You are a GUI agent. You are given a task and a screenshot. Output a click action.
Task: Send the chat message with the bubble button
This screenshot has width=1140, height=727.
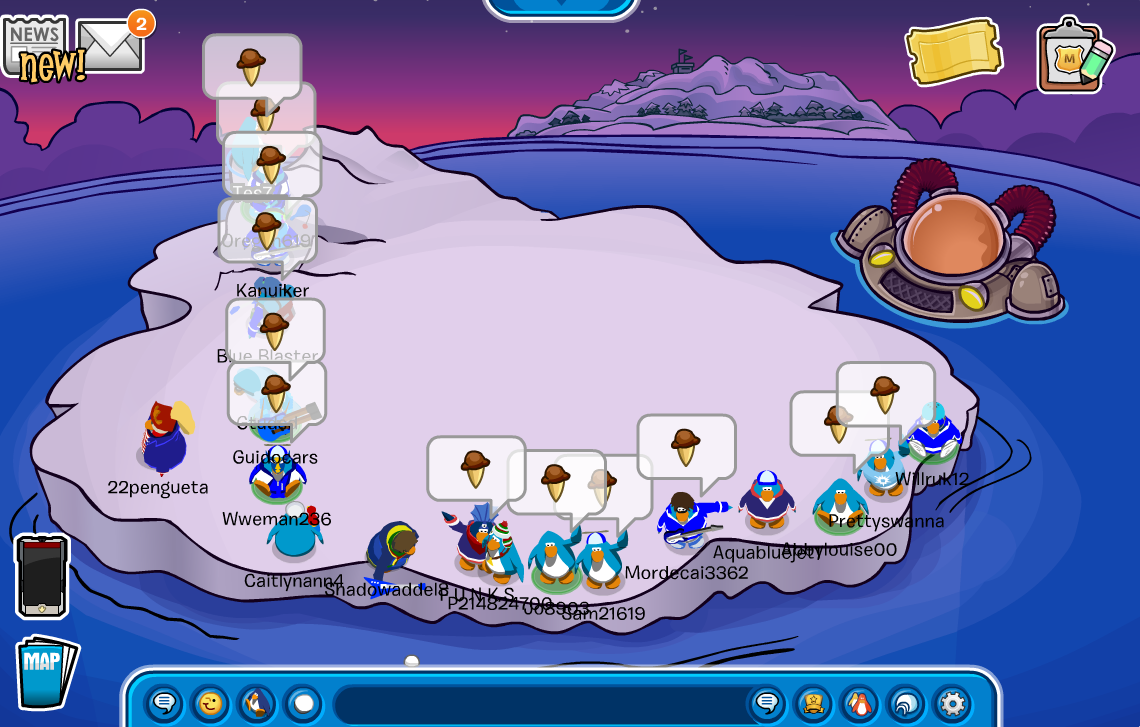(767, 704)
